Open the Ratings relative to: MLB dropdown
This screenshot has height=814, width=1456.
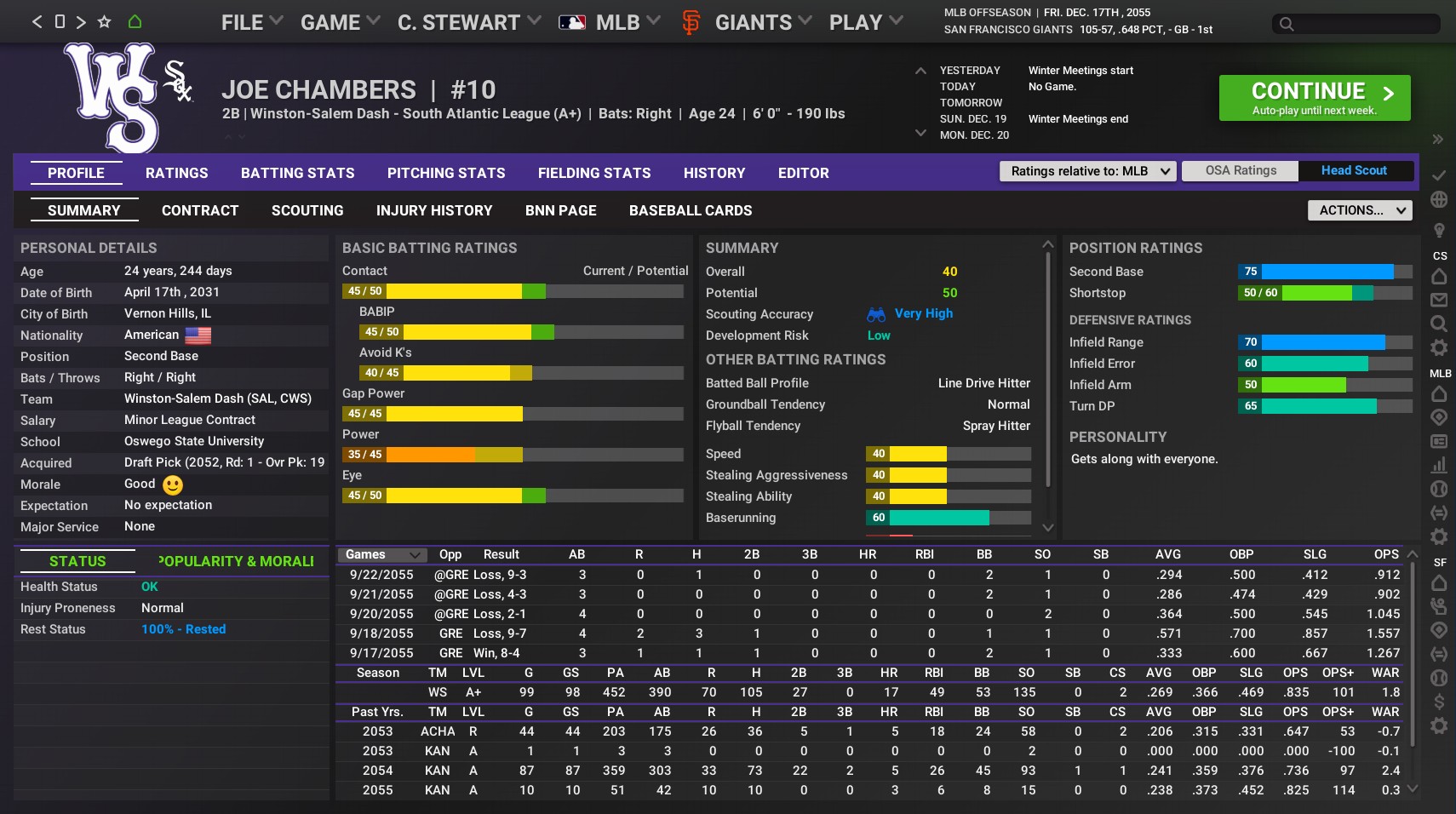click(1087, 170)
